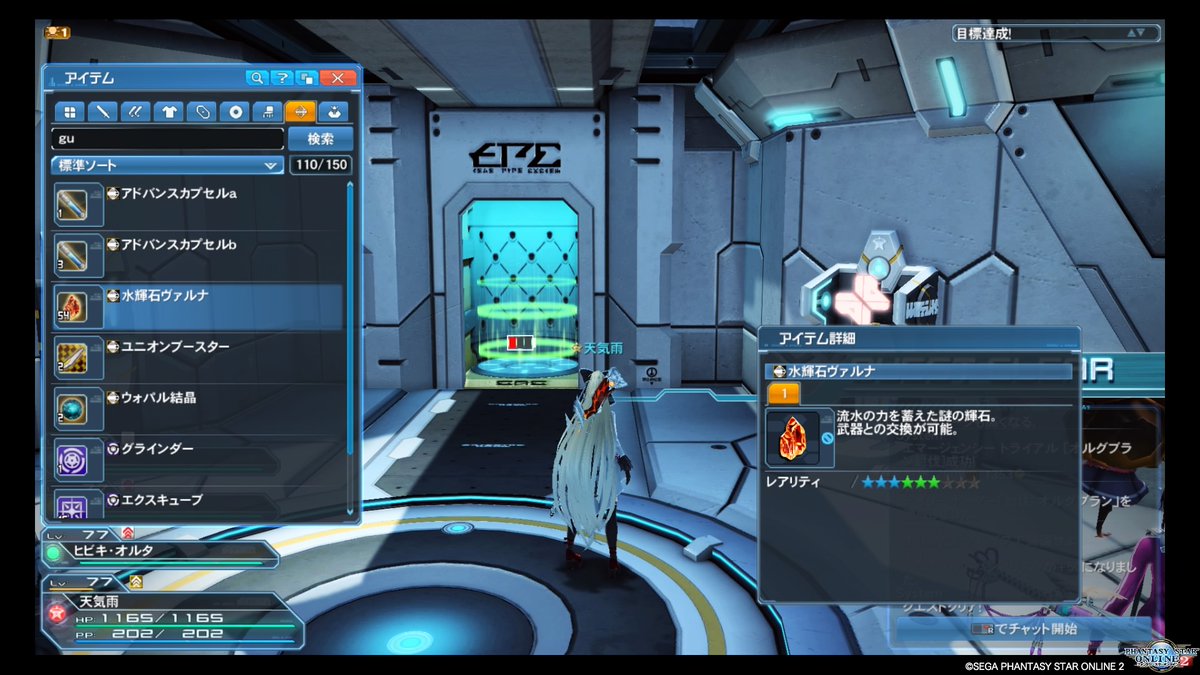Open the 標準ソート sort dropdown

168,165
